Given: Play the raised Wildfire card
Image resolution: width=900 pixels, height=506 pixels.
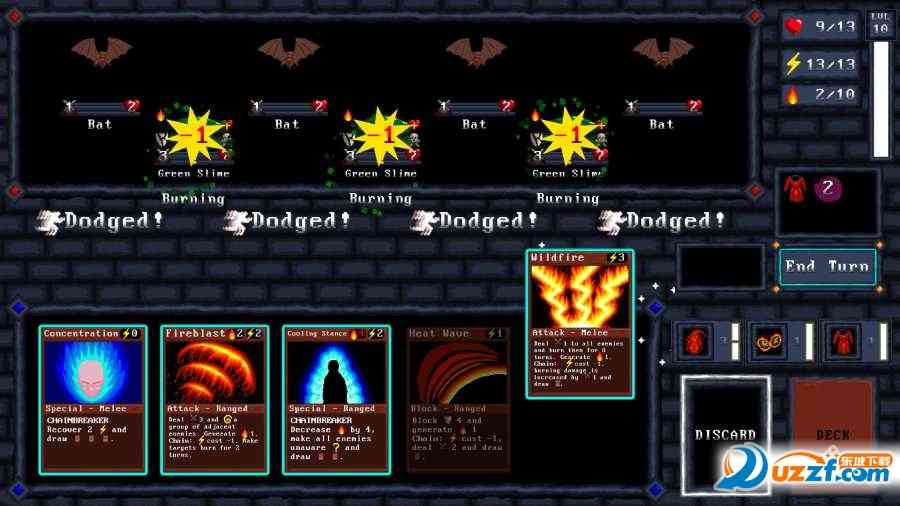Looking at the screenshot, I should (580, 324).
